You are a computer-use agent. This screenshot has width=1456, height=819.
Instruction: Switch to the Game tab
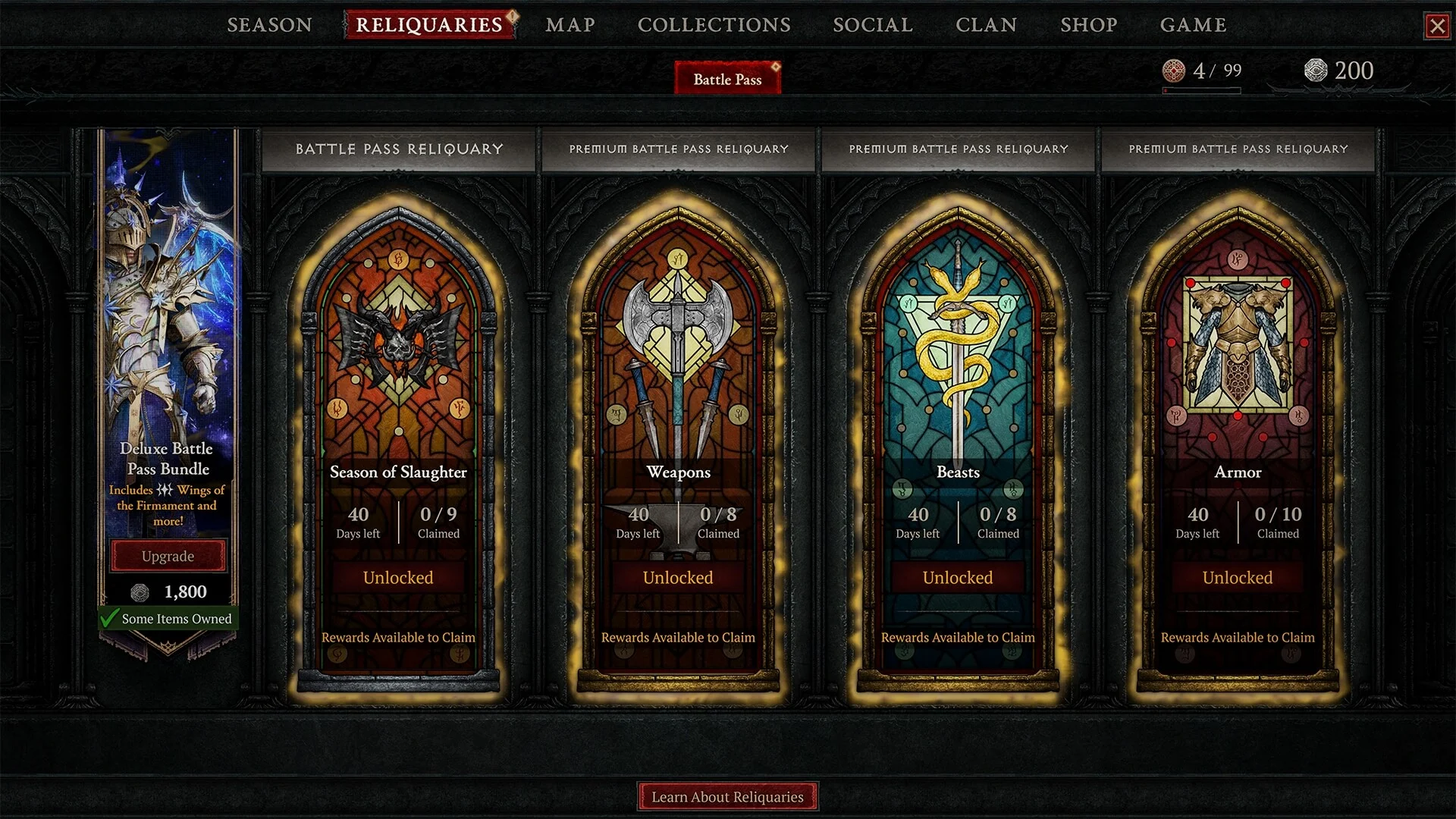pyautogui.click(x=1193, y=25)
